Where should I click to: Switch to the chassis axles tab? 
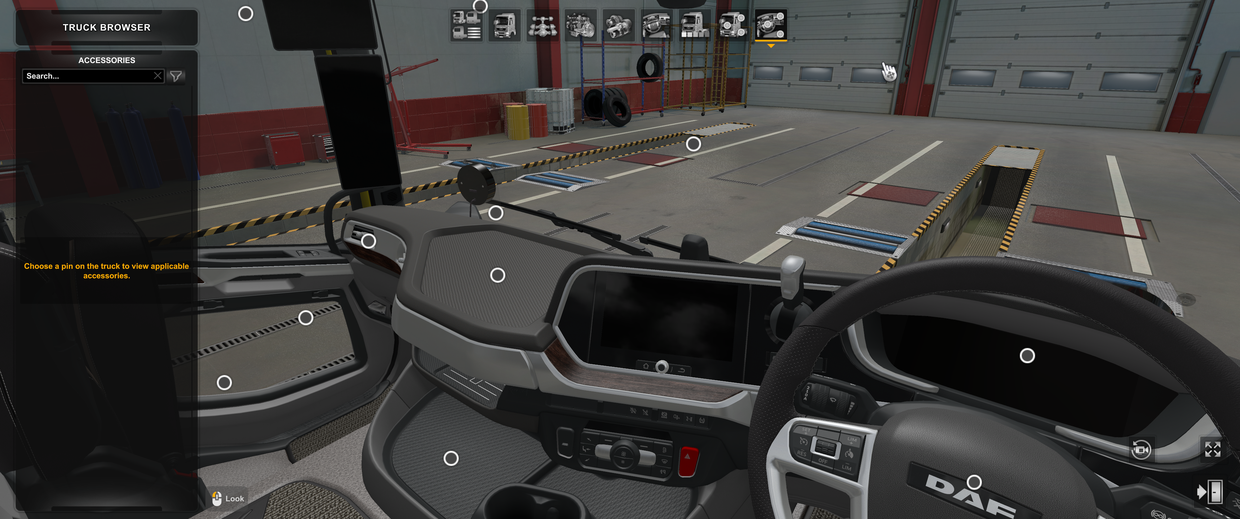(x=542, y=25)
